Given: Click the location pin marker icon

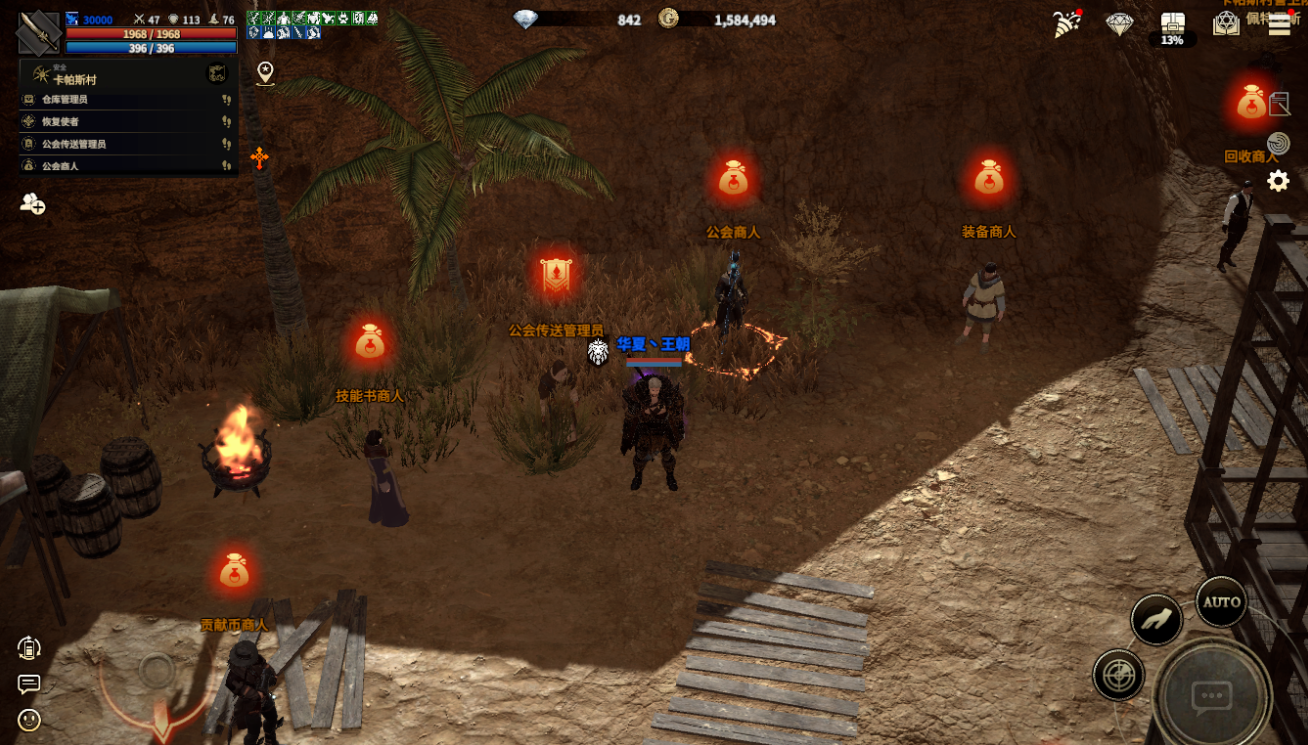Looking at the screenshot, I should click(x=265, y=72).
